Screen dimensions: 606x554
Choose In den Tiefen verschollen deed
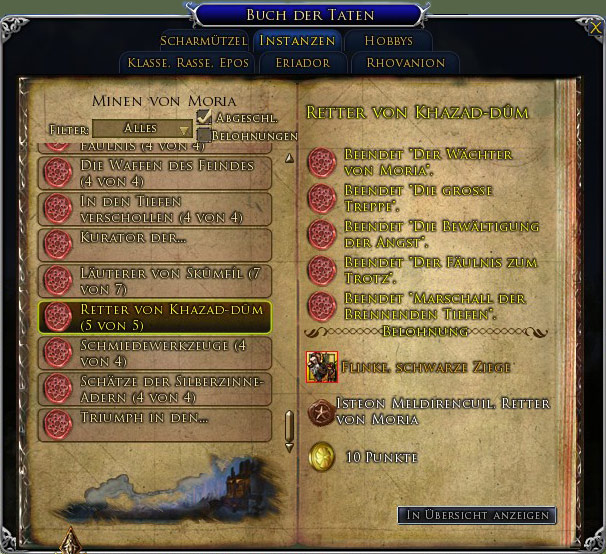point(154,209)
